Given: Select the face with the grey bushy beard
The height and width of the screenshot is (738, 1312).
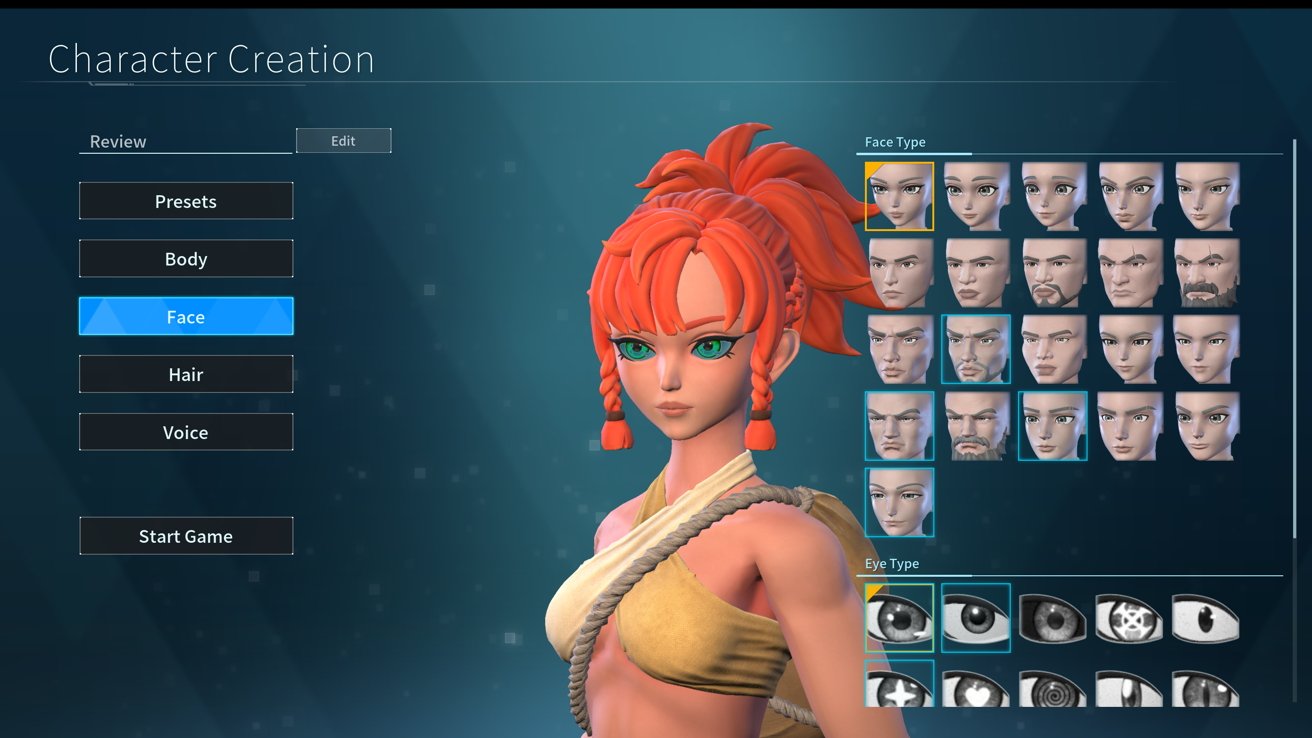Looking at the screenshot, I should click(976, 426).
